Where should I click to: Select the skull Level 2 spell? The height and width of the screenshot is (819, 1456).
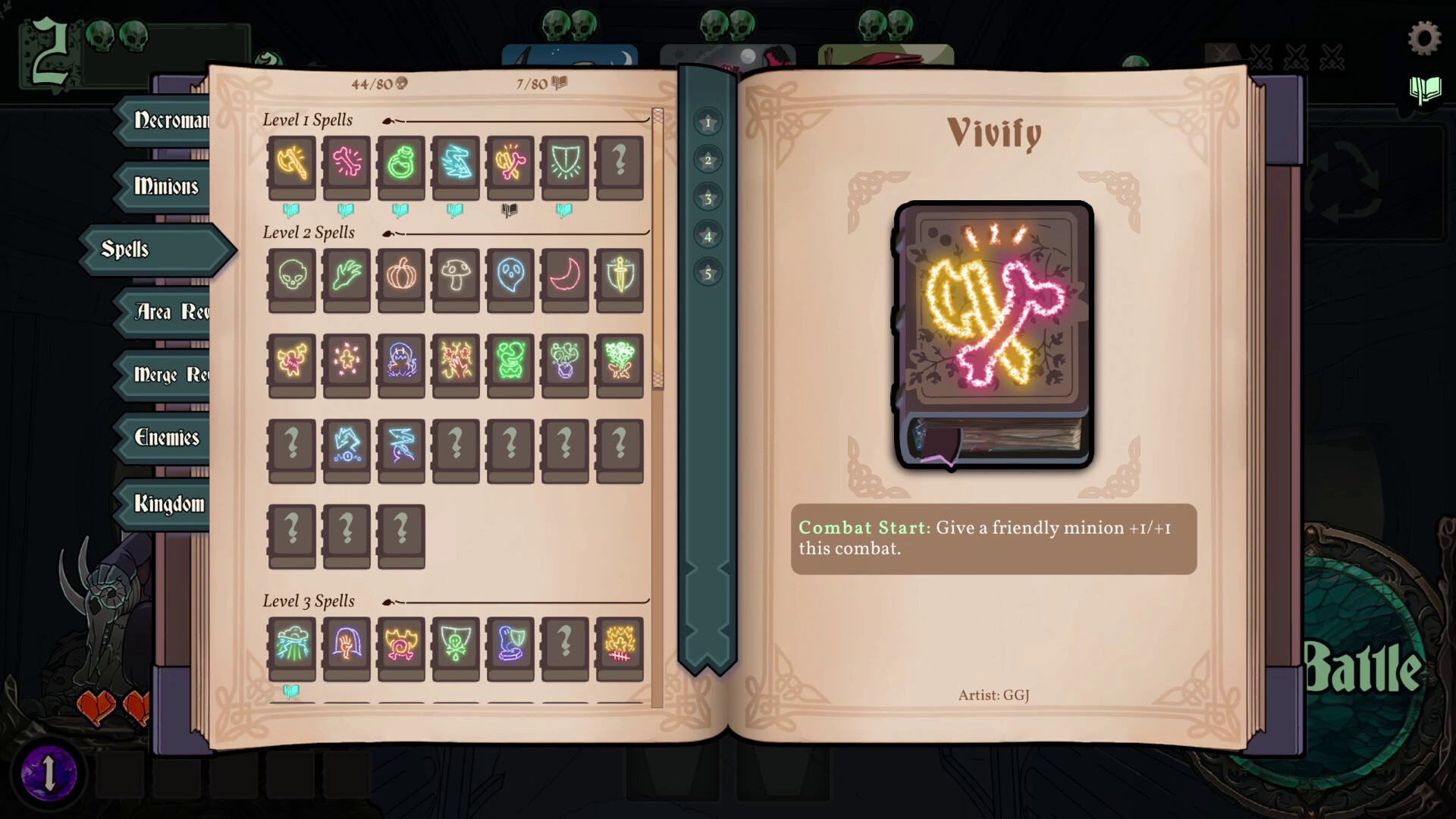tap(291, 279)
